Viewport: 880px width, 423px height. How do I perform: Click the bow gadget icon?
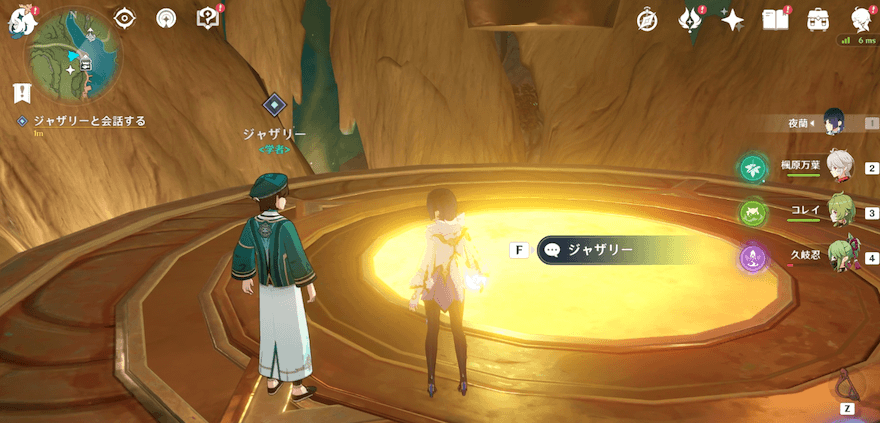point(847,384)
